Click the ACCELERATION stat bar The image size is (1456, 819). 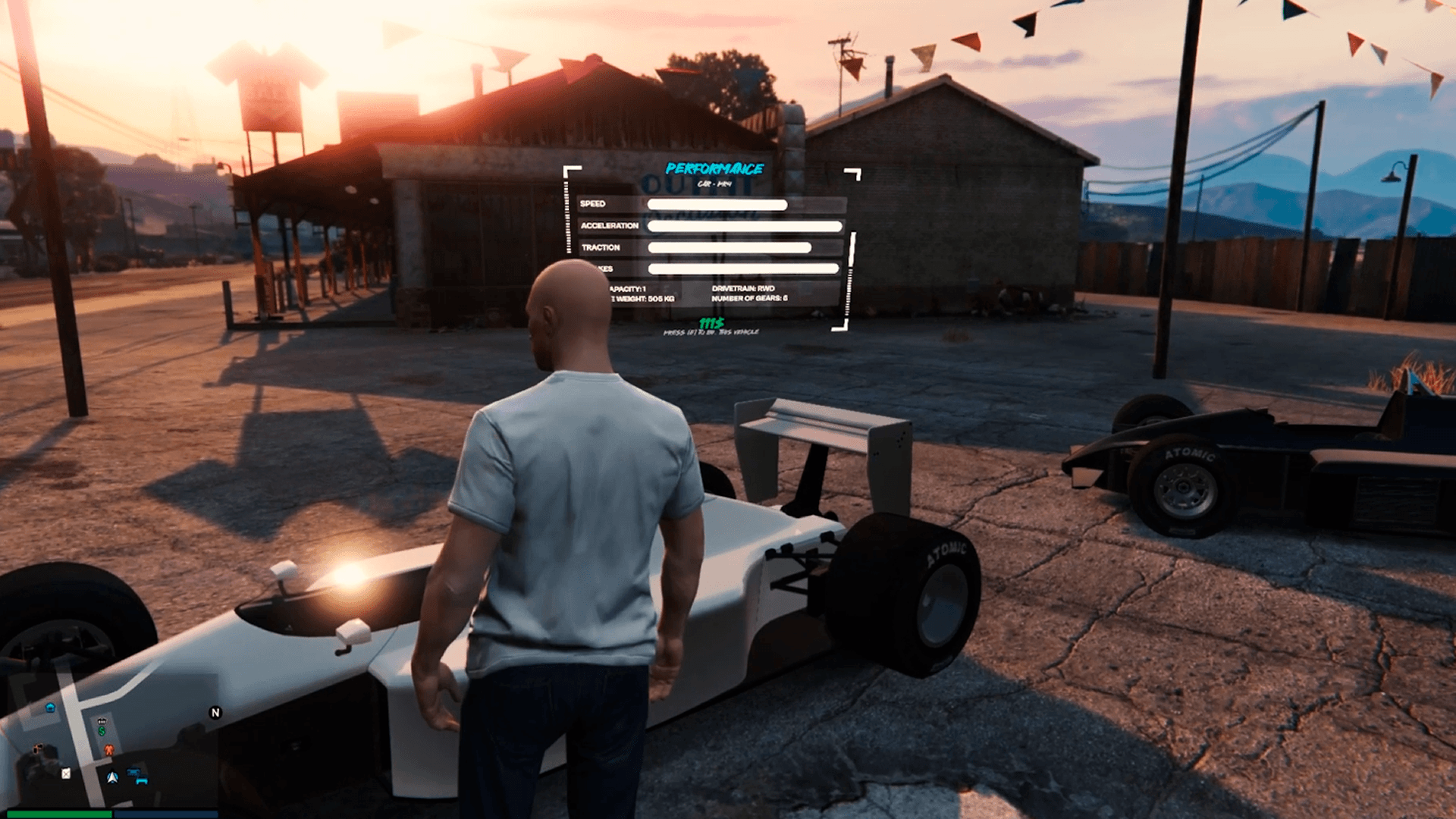tap(743, 224)
